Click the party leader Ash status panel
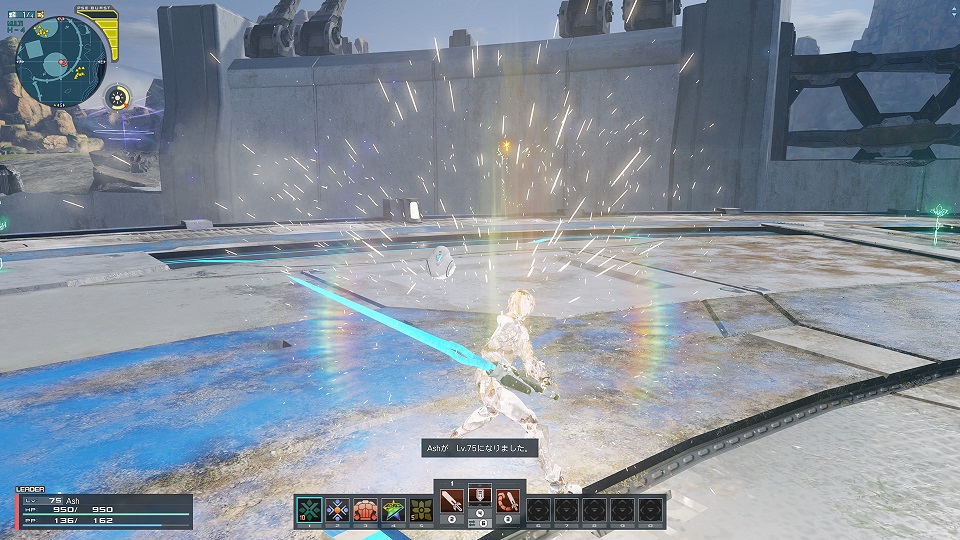Viewport: 960px width, 540px height. [x=102, y=509]
